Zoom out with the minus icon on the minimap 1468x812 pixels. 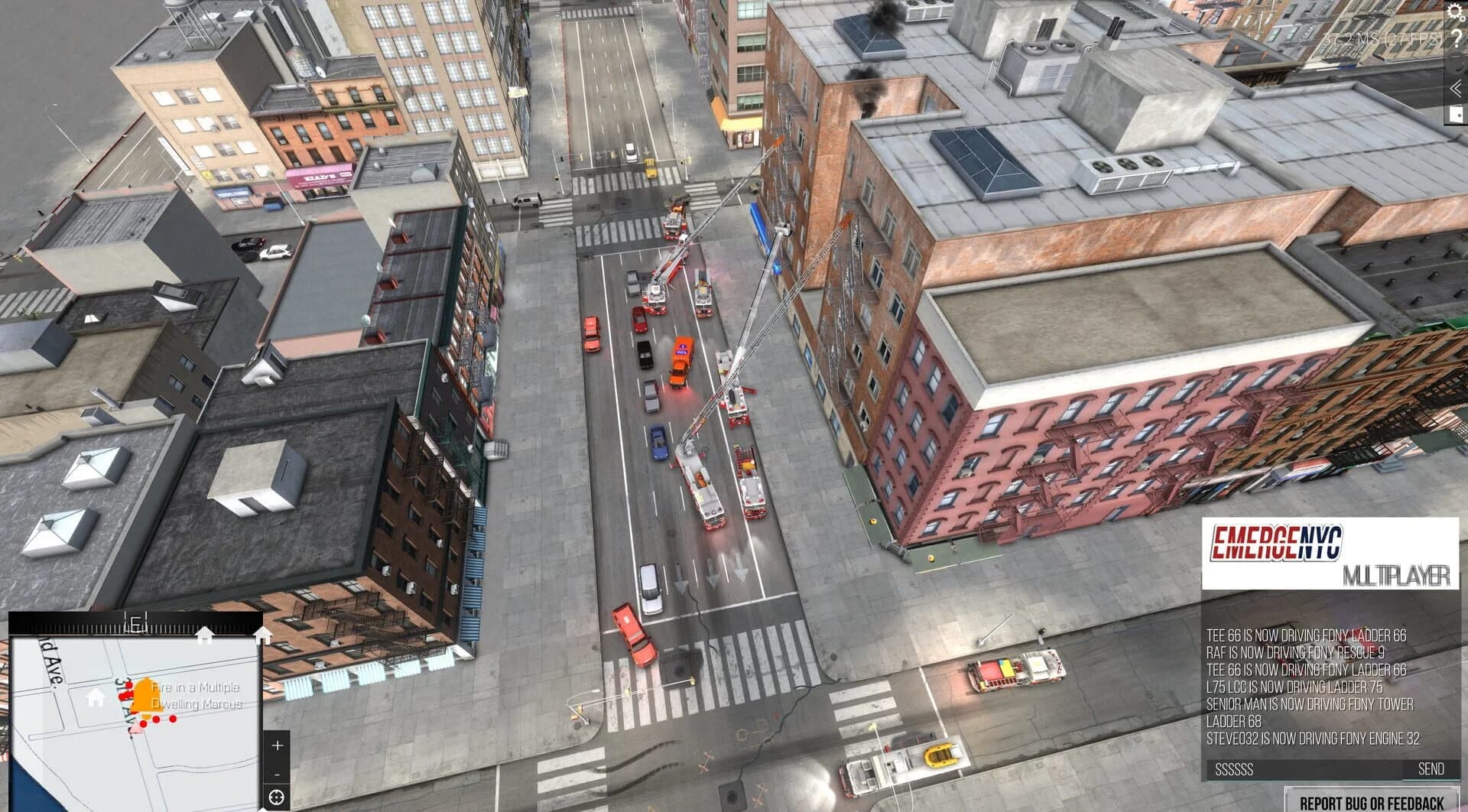coord(277,774)
